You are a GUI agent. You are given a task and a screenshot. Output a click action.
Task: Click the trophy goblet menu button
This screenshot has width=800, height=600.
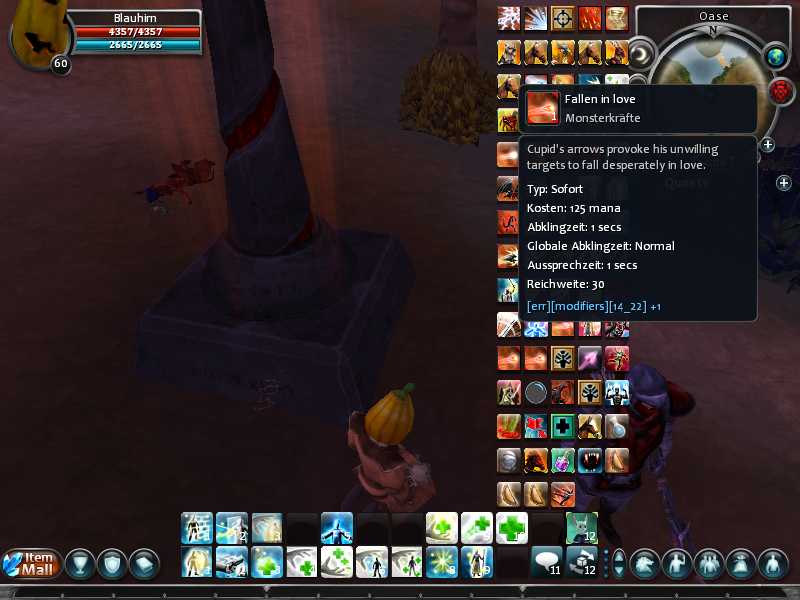[79, 563]
